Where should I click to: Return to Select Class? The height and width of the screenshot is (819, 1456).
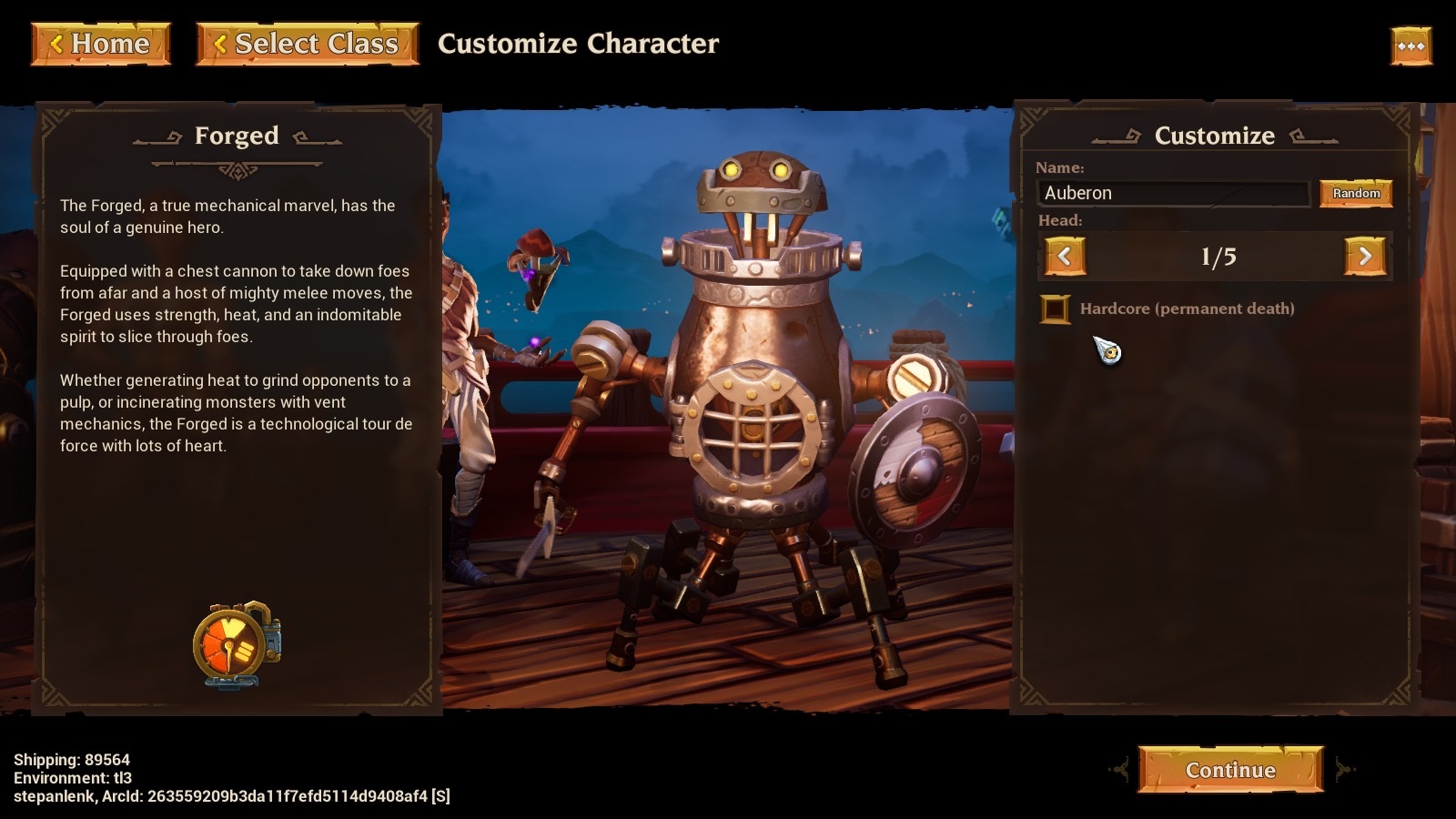point(308,44)
